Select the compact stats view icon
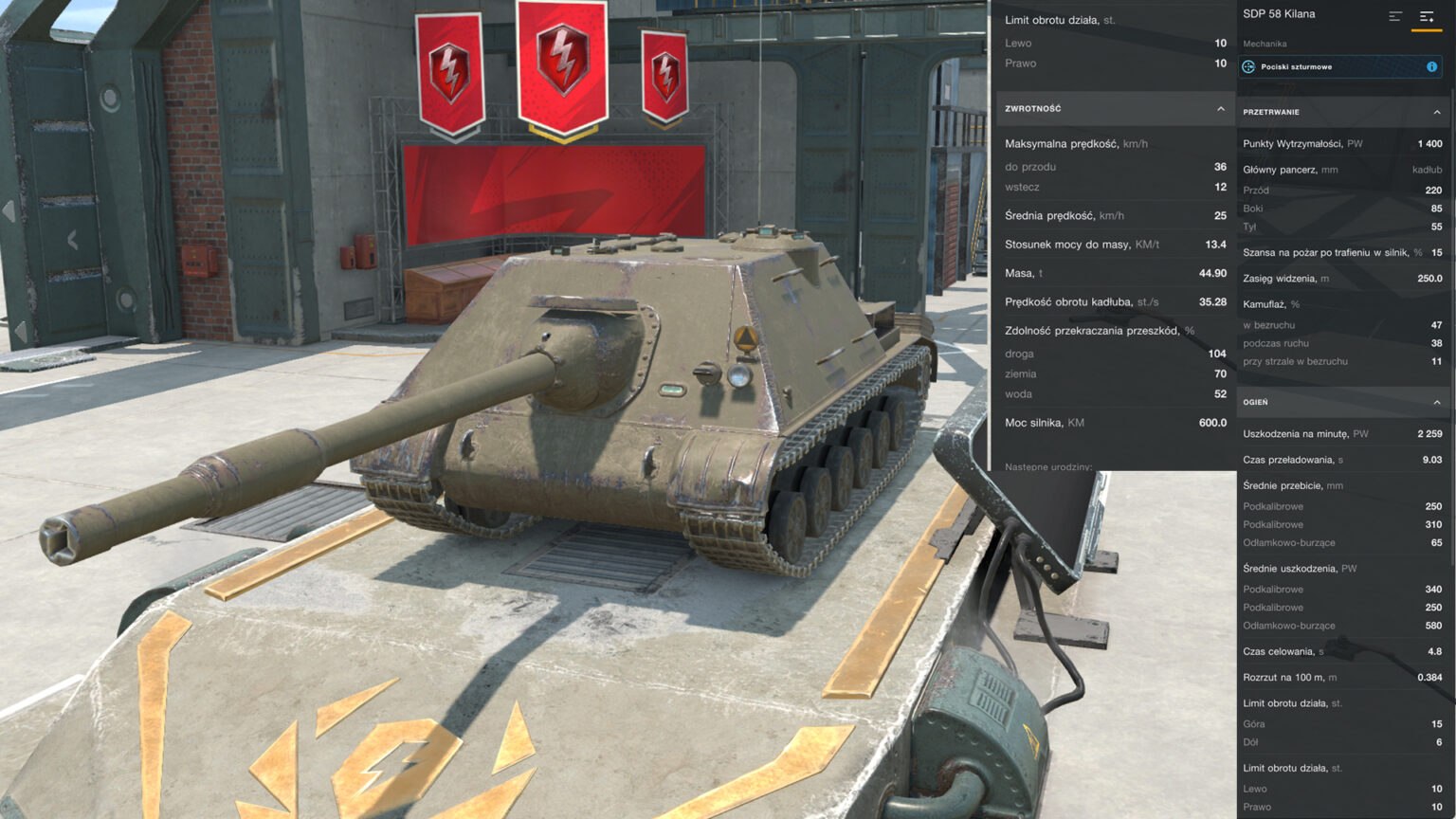This screenshot has height=819, width=1456. point(1395,15)
